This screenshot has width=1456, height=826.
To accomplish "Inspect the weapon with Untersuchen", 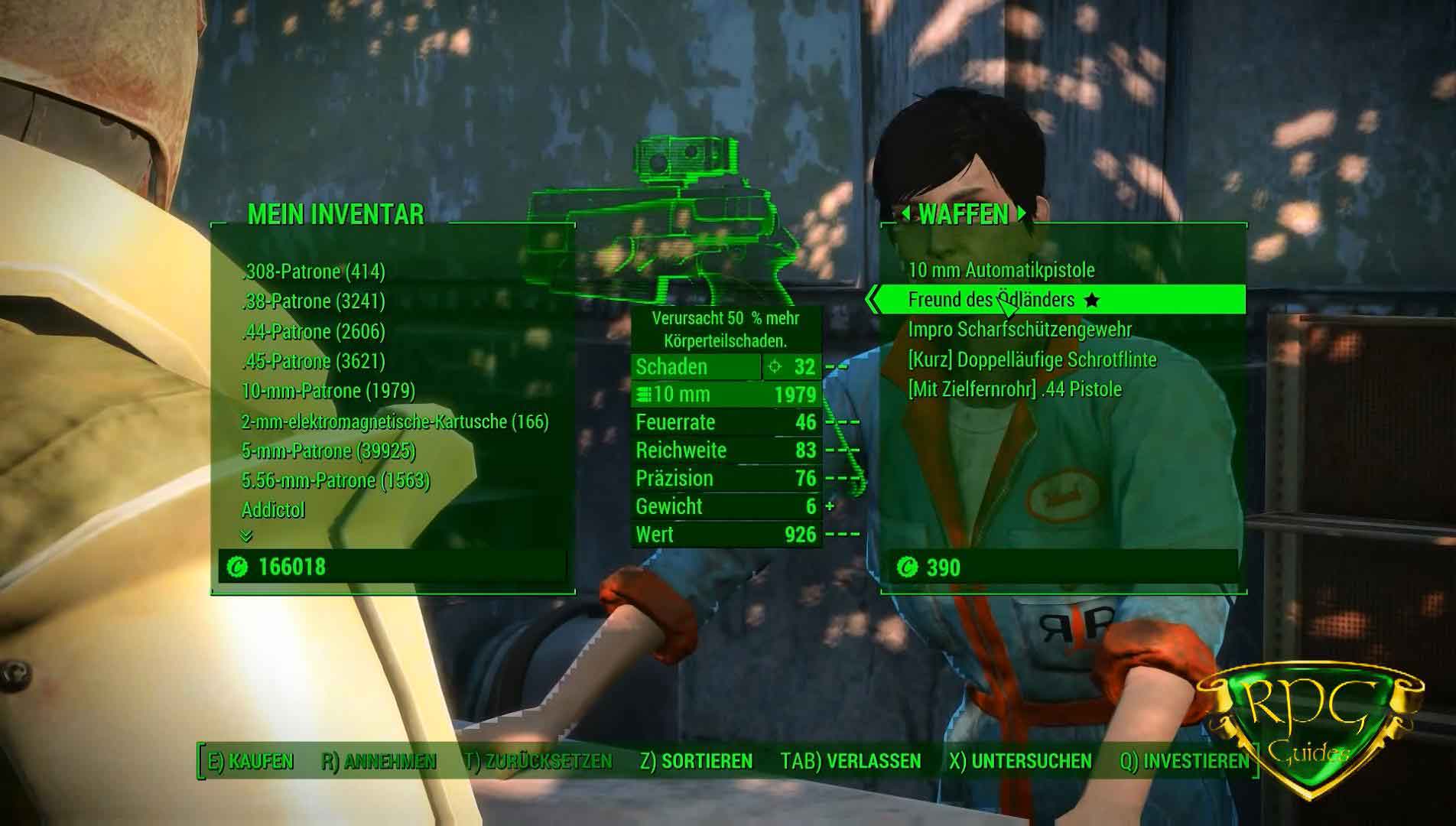I will coord(1020,762).
